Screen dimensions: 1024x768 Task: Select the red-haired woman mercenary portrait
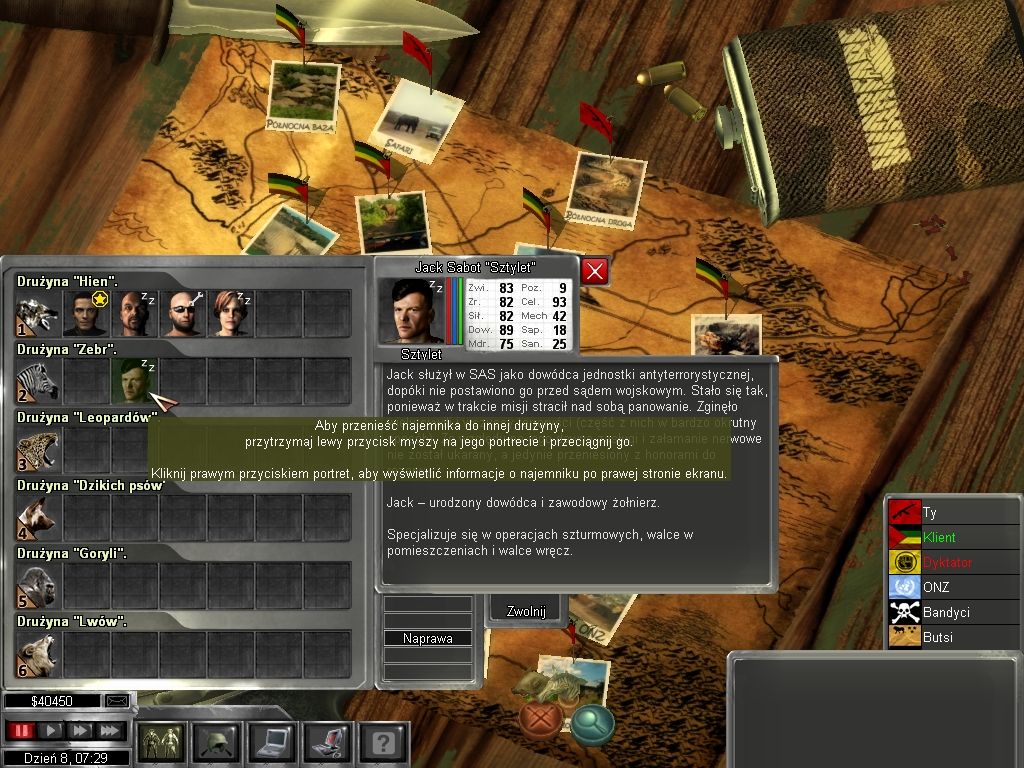pos(231,314)
